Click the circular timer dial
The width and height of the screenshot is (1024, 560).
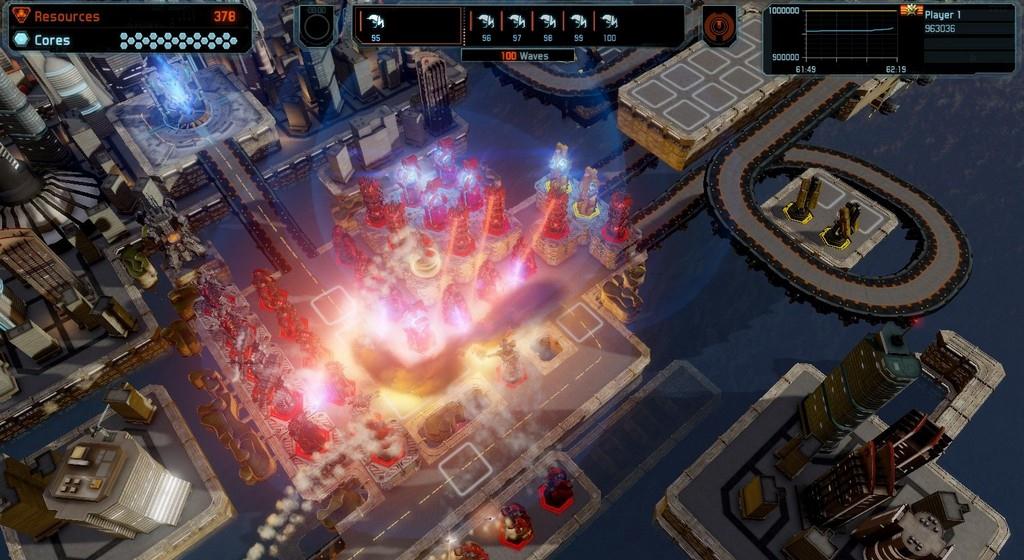[316, 26]
